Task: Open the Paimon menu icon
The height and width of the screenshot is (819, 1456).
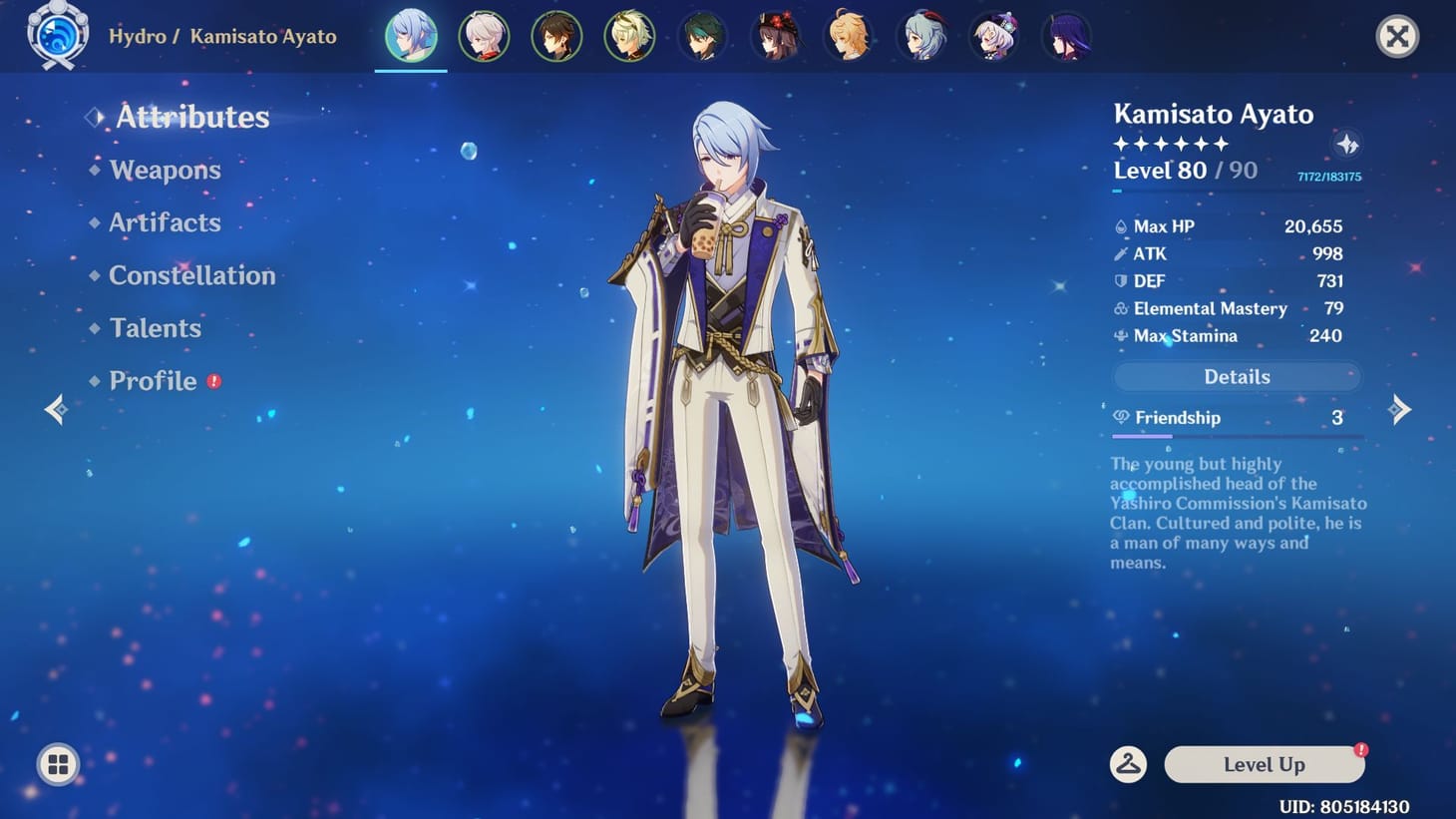Action: [57, 36]
